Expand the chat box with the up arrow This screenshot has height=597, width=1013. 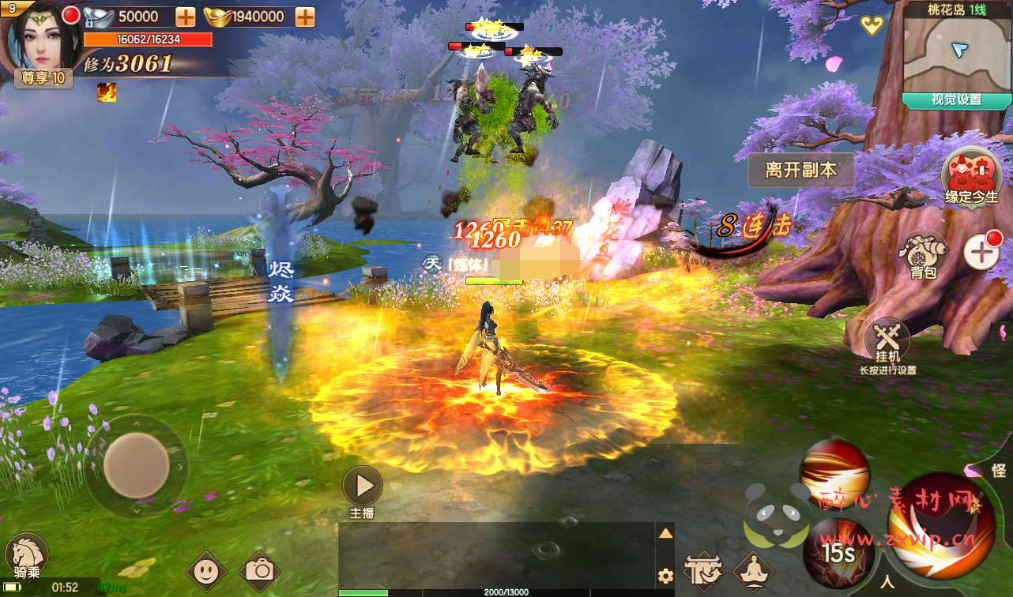[x=664, y=534]
